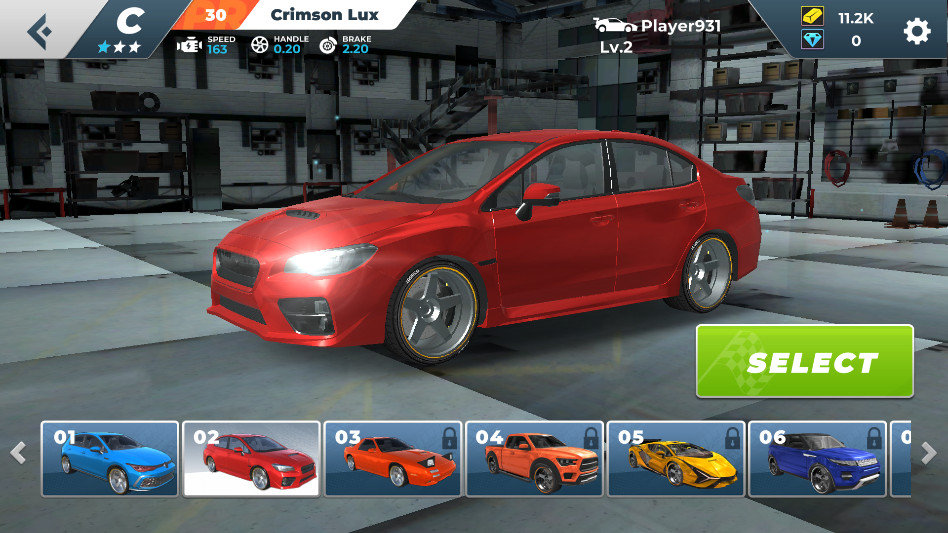948x533 pixels.
Task: Confirm the car with the green SELECT button
Action: [805, 361]
